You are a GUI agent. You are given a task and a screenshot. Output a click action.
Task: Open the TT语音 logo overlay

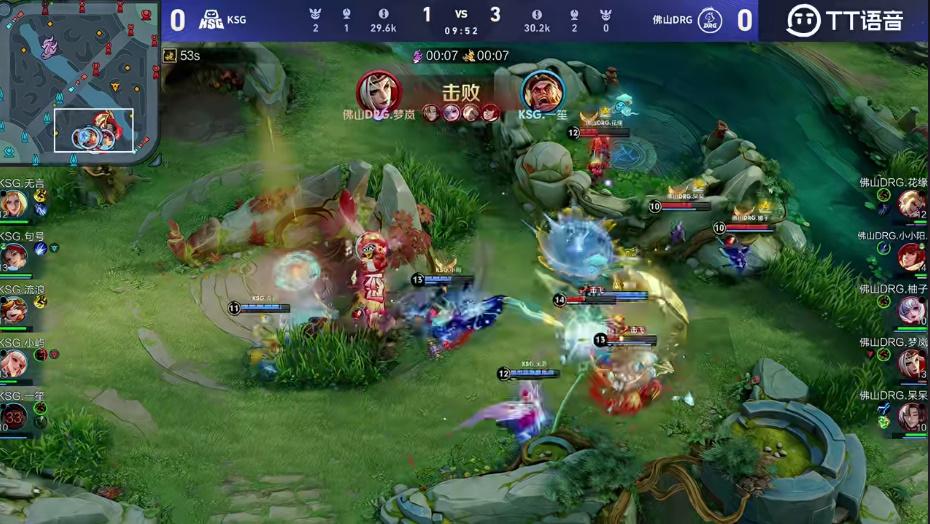click(x=843, y=20)
